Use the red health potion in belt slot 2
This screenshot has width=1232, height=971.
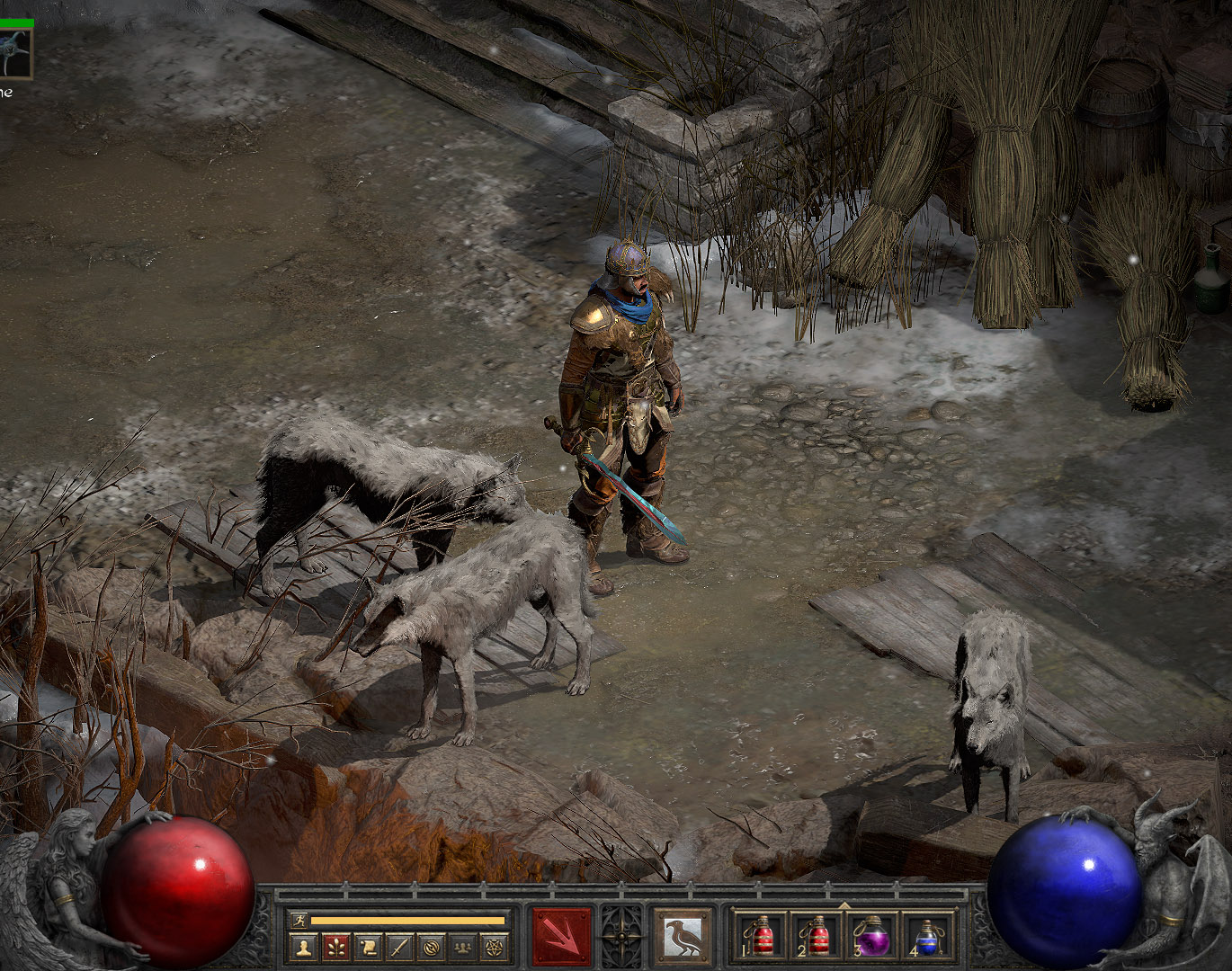pos(817,937)
